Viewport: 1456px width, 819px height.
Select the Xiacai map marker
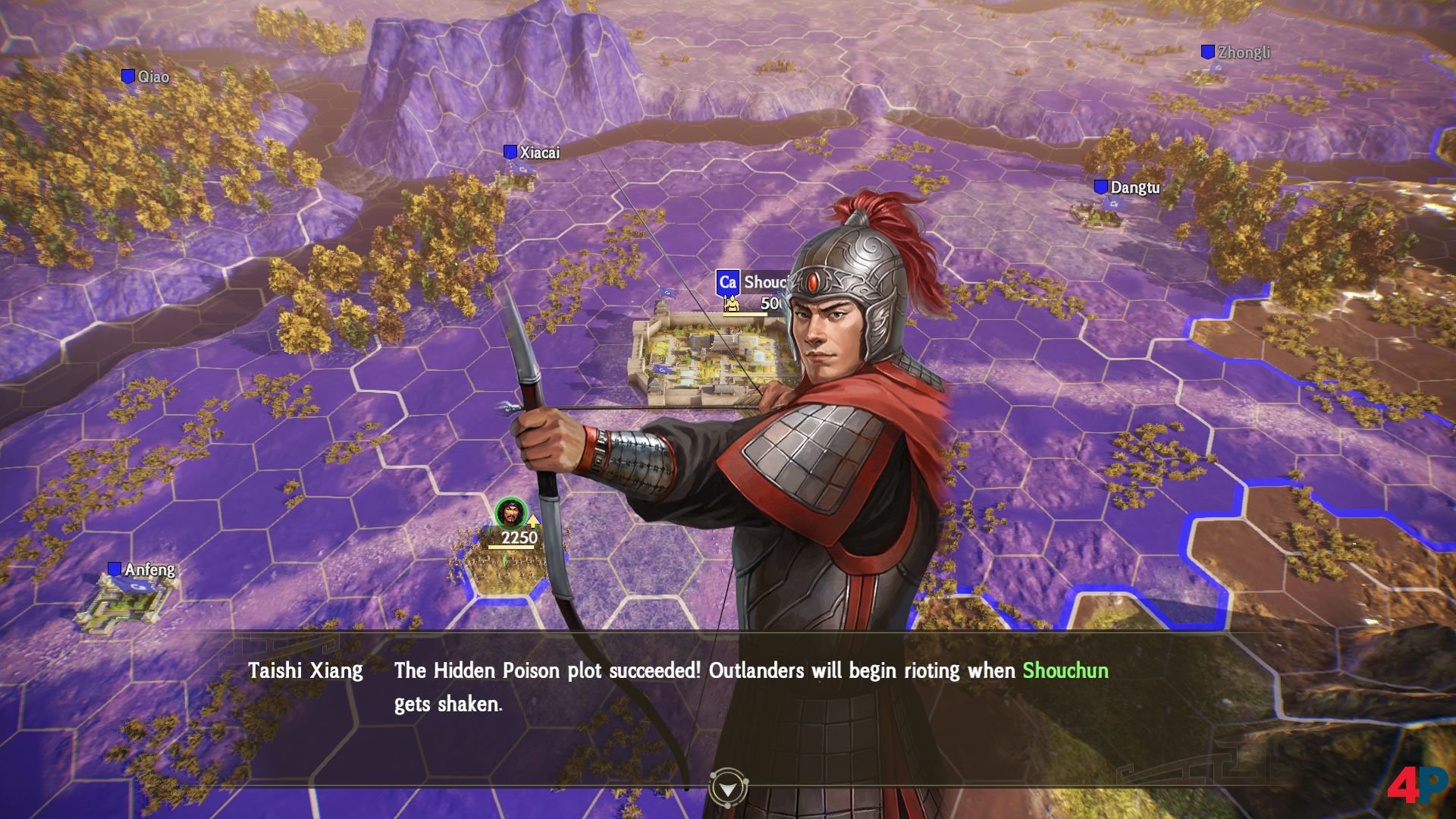pyautogui.click(x=532, y=152)
